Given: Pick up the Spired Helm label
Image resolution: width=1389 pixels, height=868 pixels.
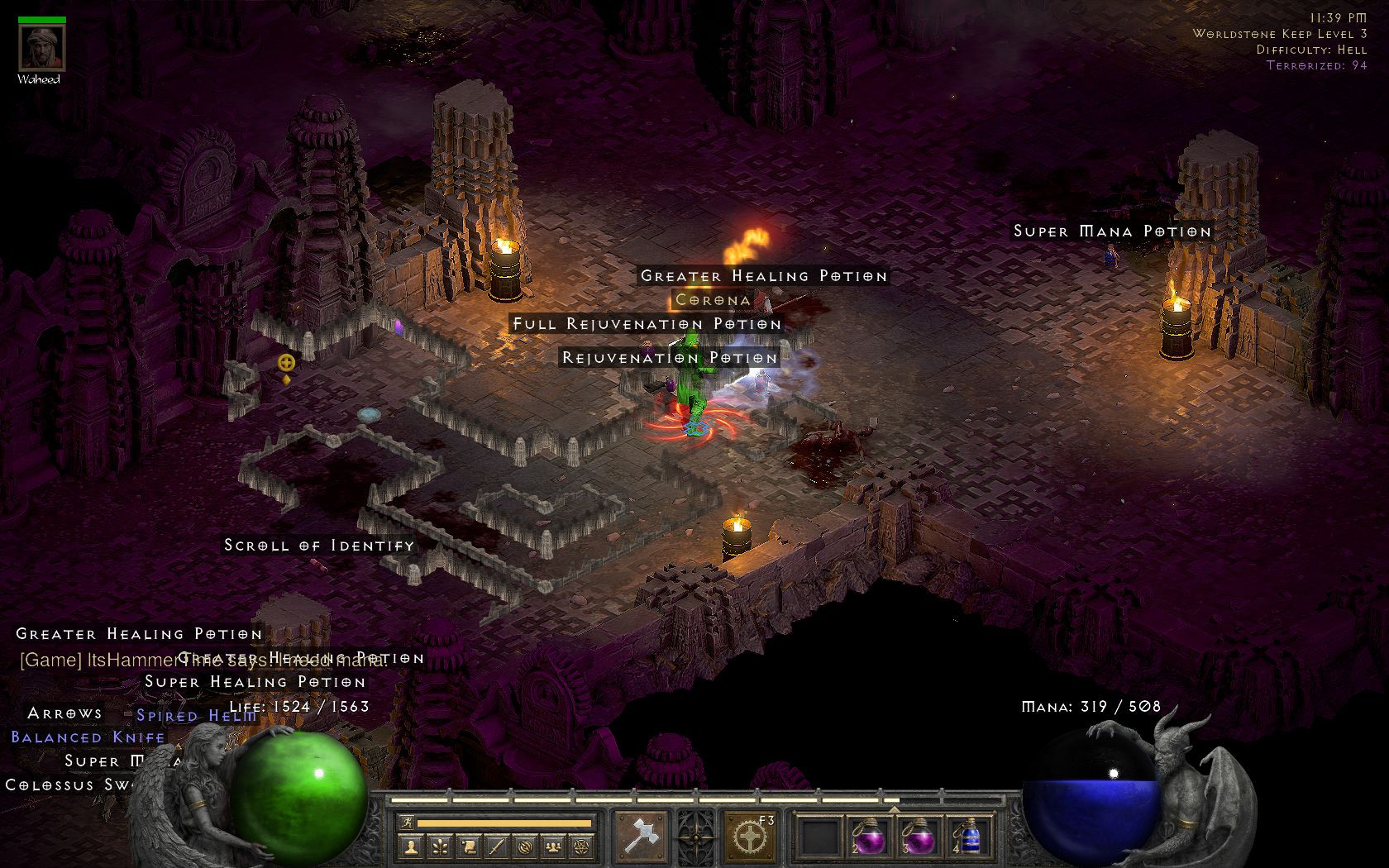Looking at the screenshot, I should click(x=197, y=716).
